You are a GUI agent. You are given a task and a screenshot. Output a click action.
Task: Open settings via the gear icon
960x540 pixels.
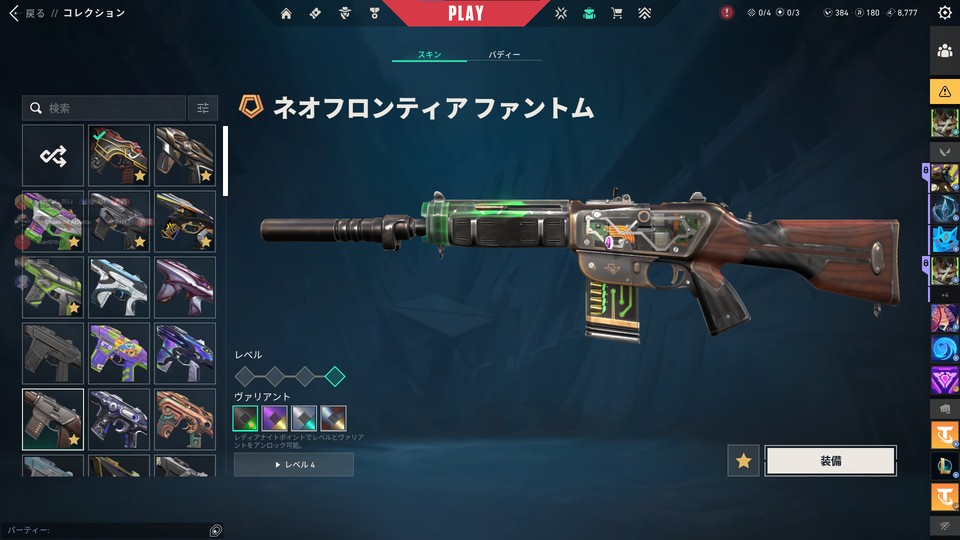click(945, 13)
